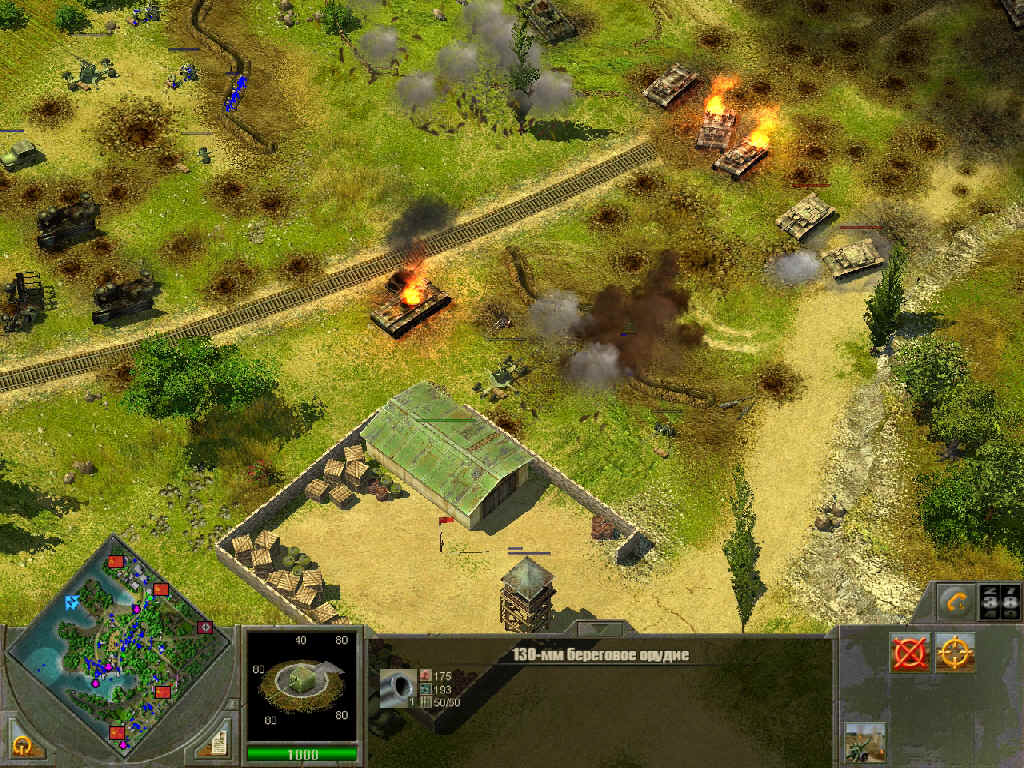1024x768 pixels.
Task: Click the orange headset icon below minimap
Action: point(24,742)
